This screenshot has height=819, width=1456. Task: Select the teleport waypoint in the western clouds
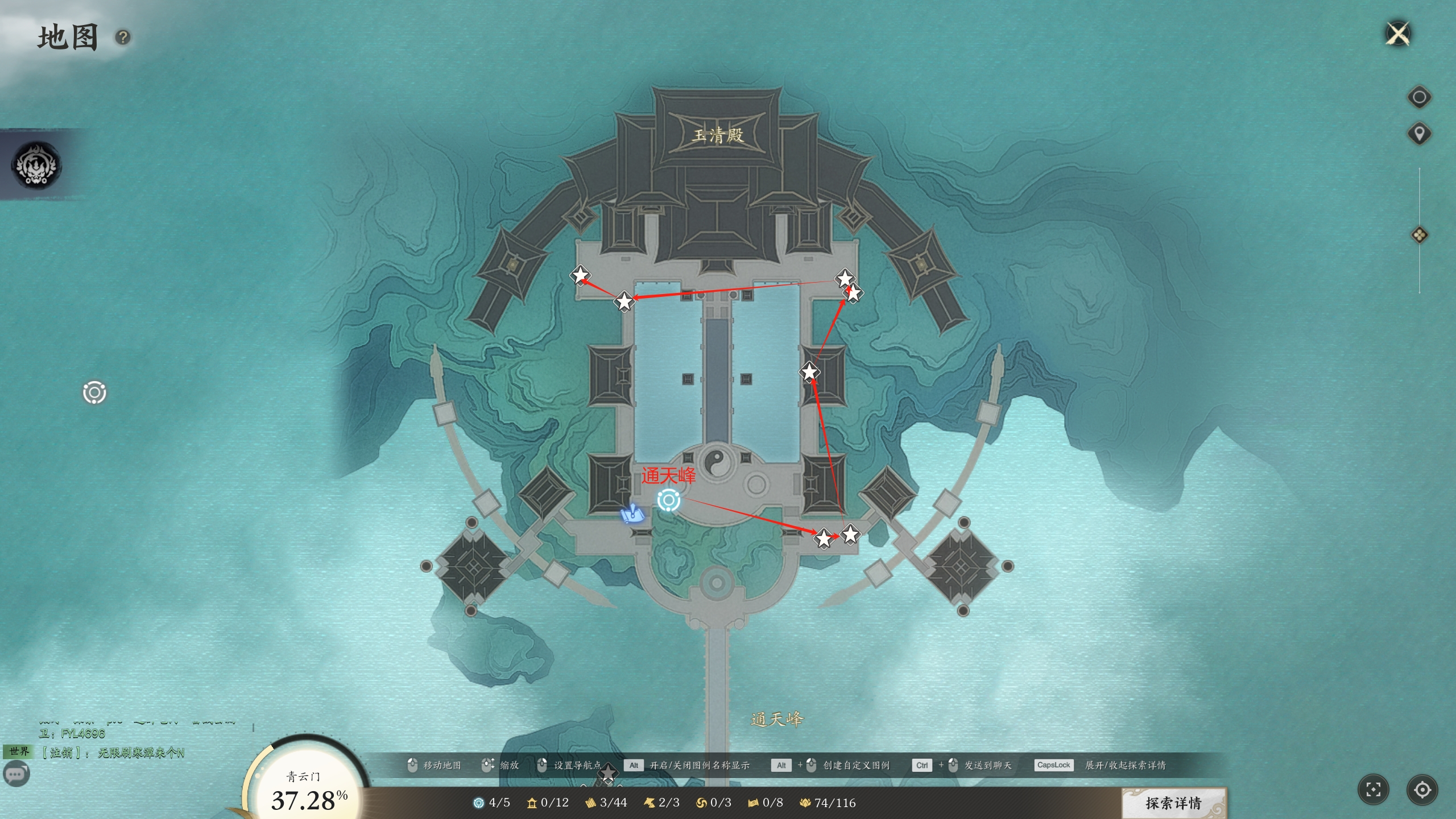point(94,393)
